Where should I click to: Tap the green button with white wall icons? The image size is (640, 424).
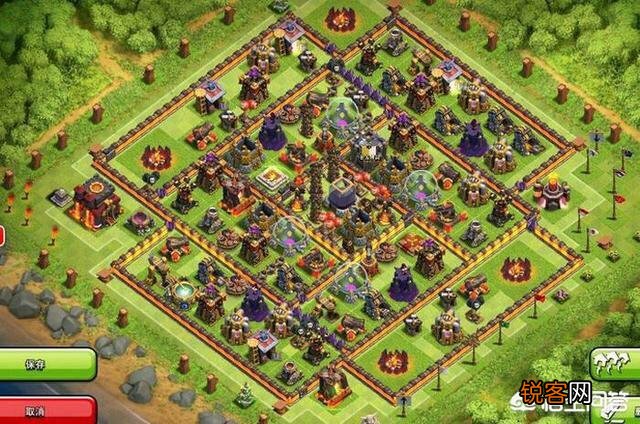[x=615, y=362]
